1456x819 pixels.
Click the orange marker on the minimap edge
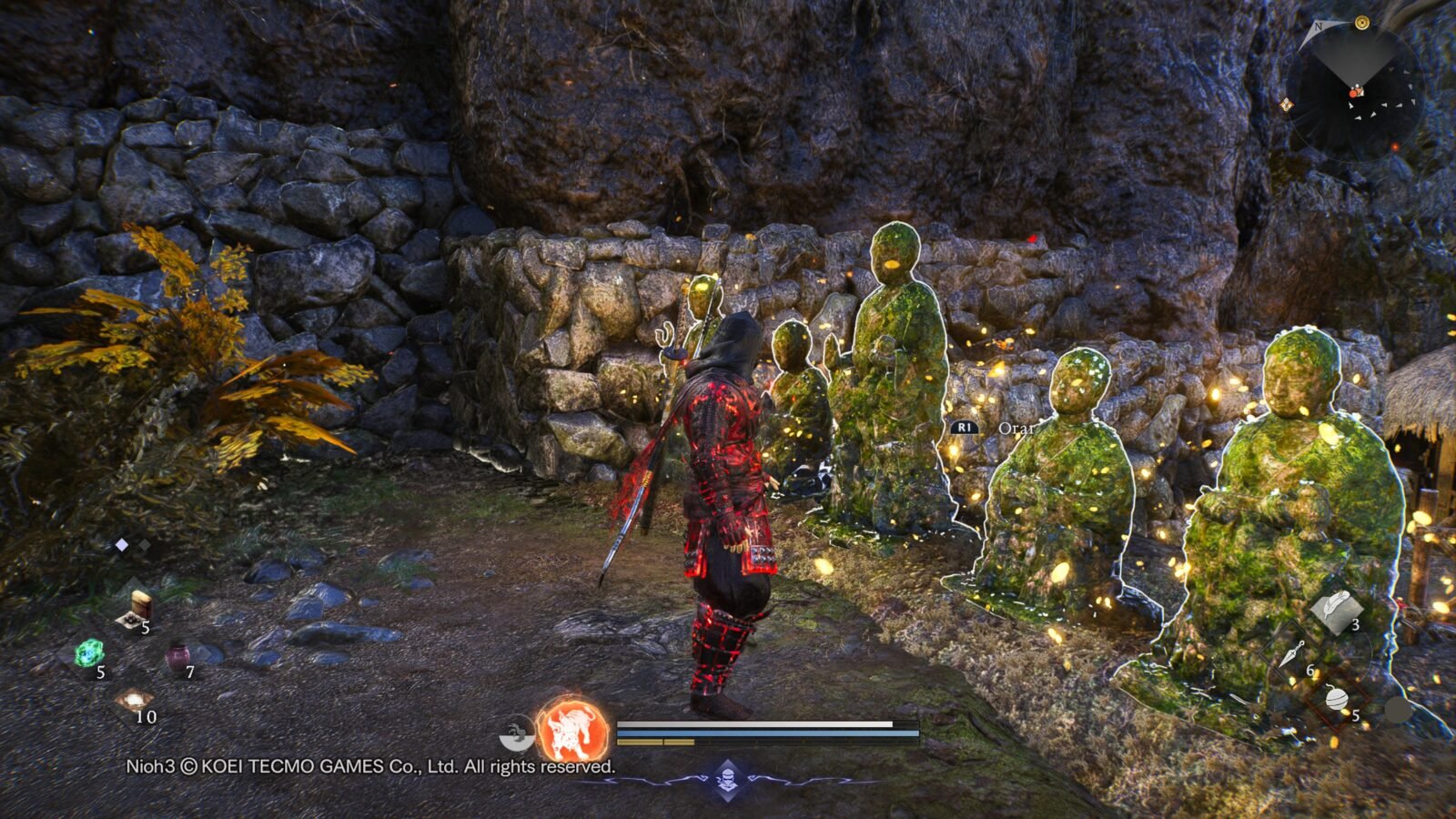tap(1287, 105)
